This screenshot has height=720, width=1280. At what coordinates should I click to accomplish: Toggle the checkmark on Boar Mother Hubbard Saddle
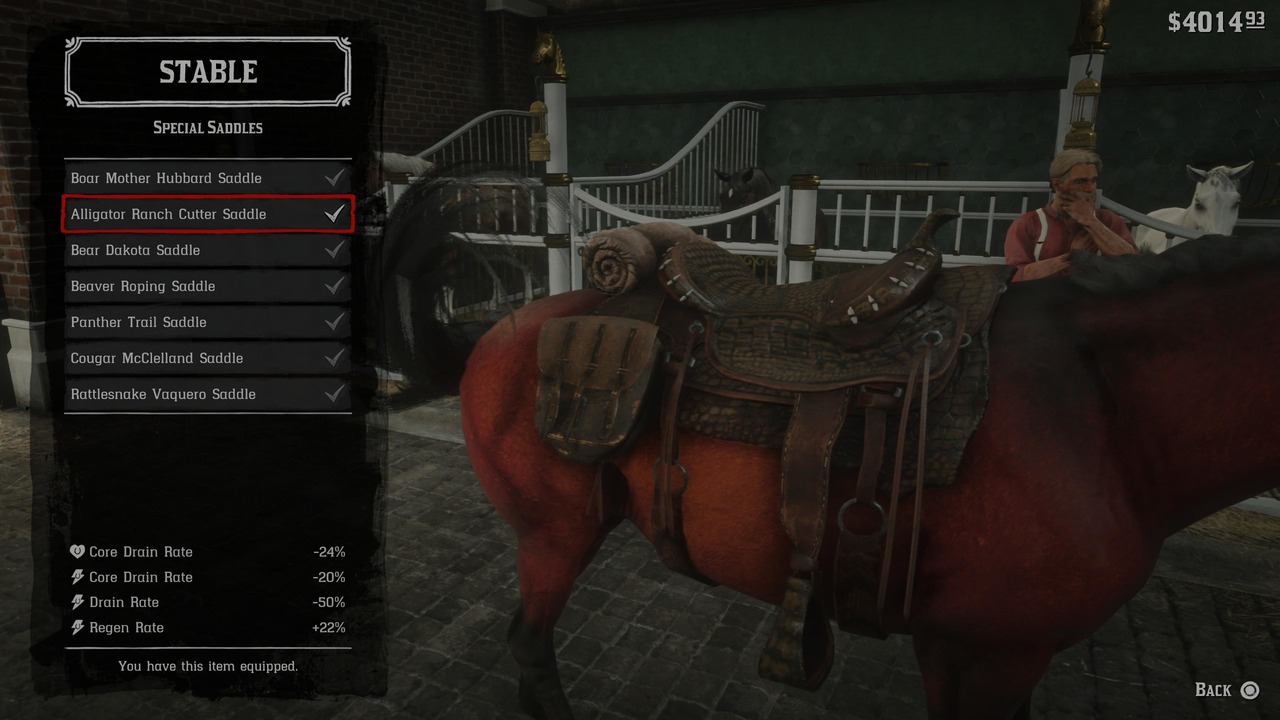336,177
